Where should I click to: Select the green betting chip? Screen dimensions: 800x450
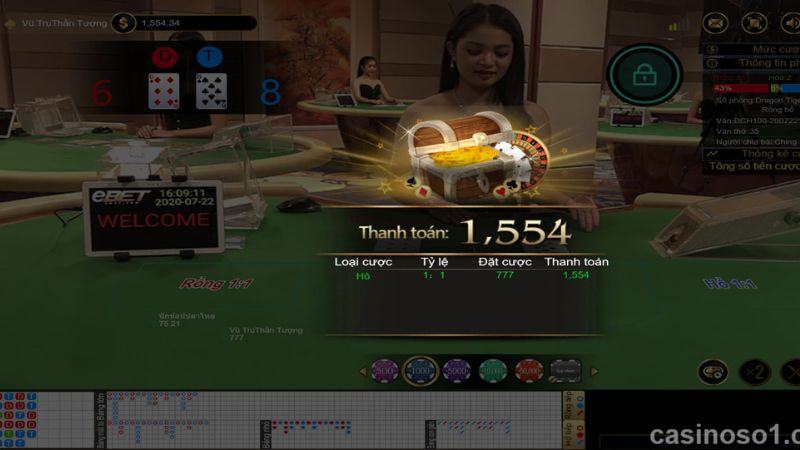pyautogui.click(x=493, y=372)
